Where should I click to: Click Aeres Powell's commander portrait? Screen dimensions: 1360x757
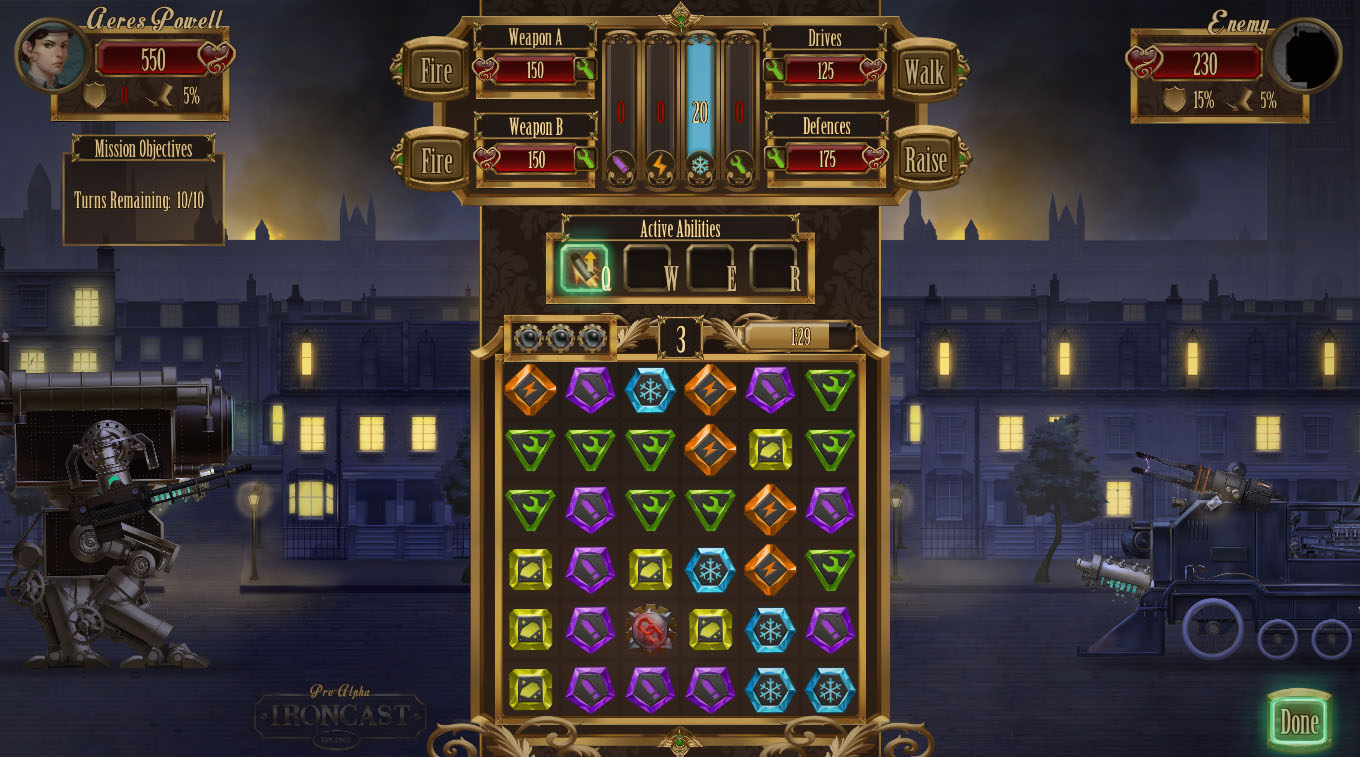pyautogui.click(x=51, y=55)
